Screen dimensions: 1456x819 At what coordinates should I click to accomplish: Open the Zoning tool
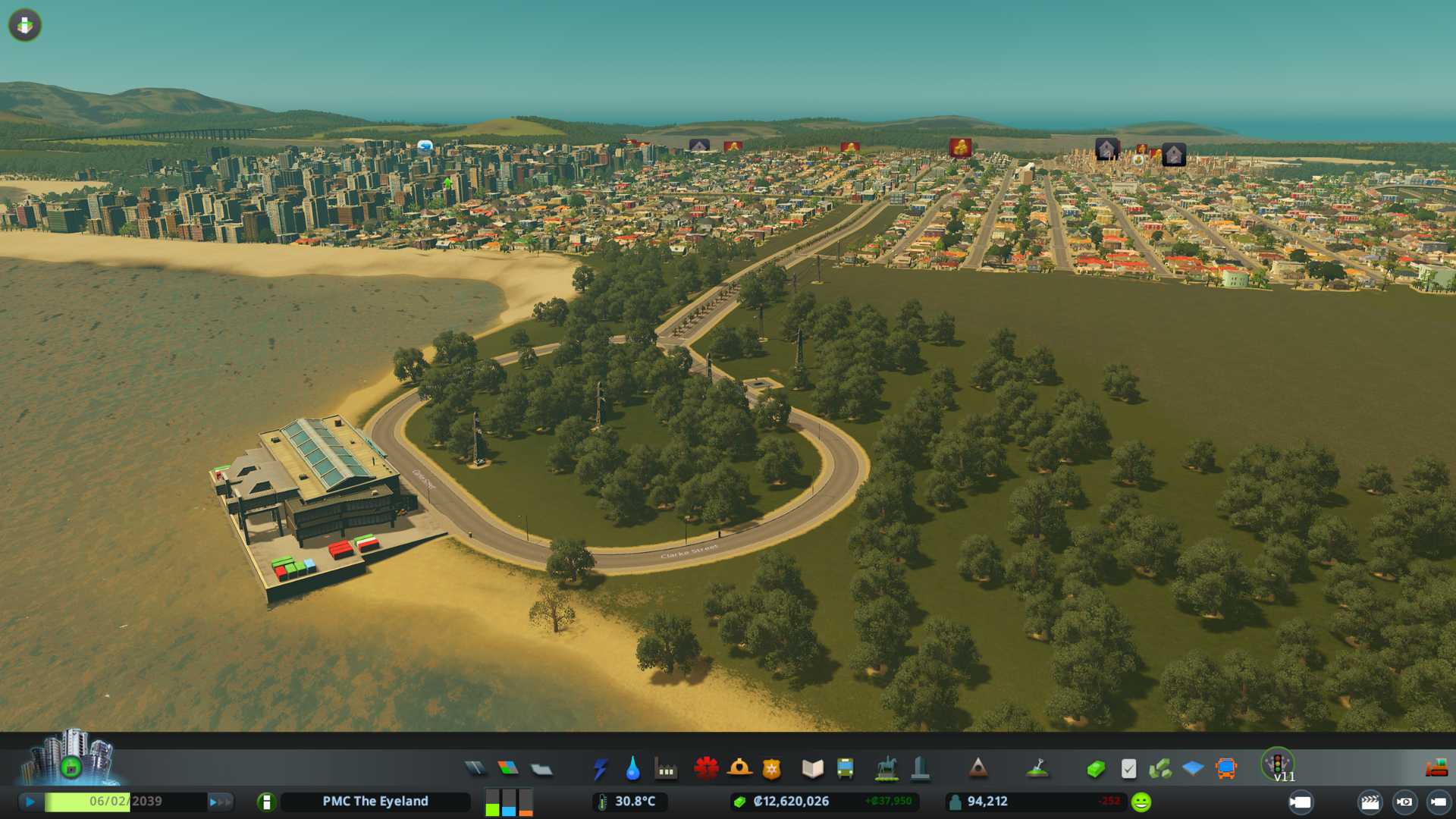508,769
